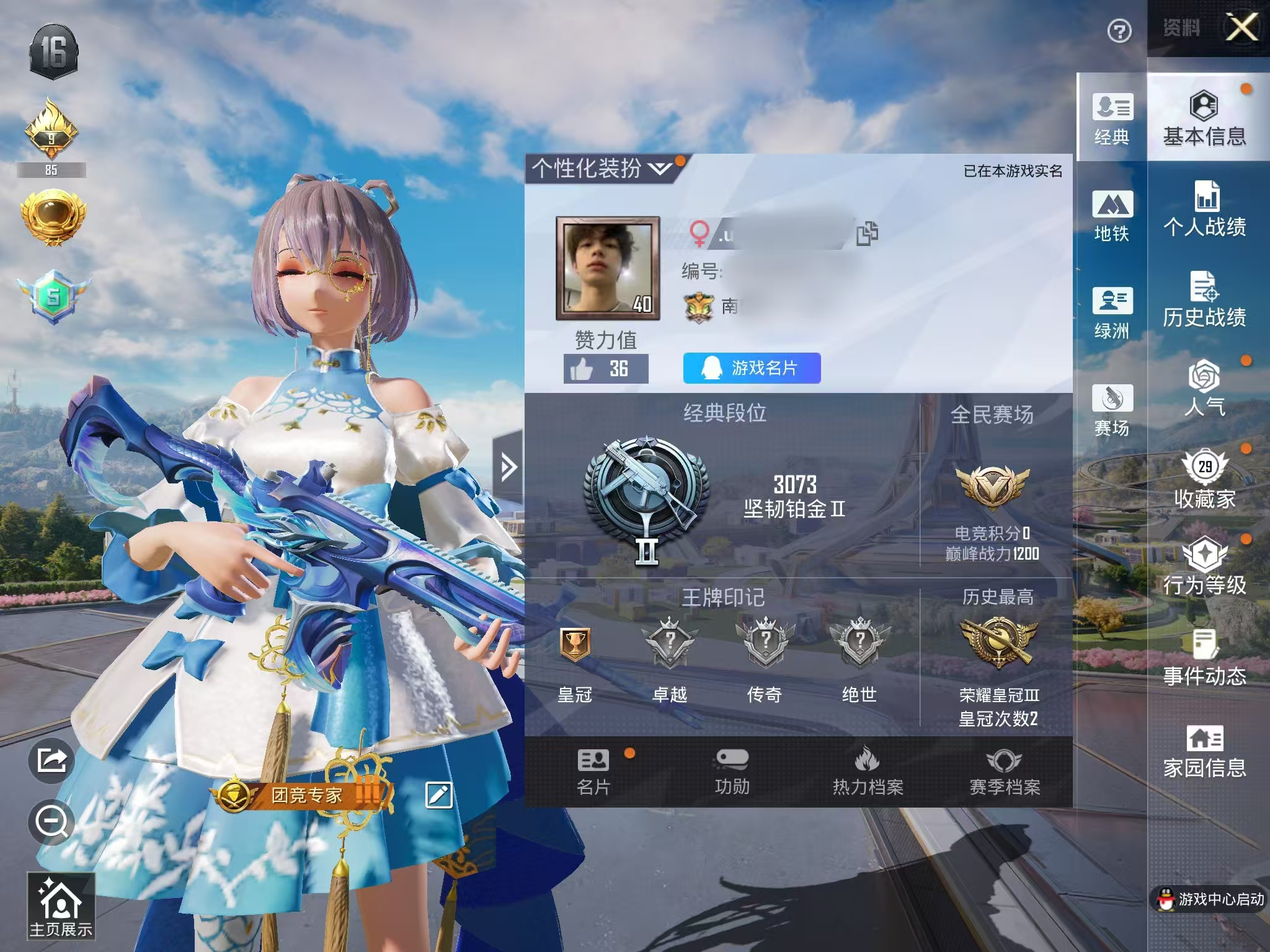View the 行为等级 page
The image size is (1270, 952).
pos(1204,566)
